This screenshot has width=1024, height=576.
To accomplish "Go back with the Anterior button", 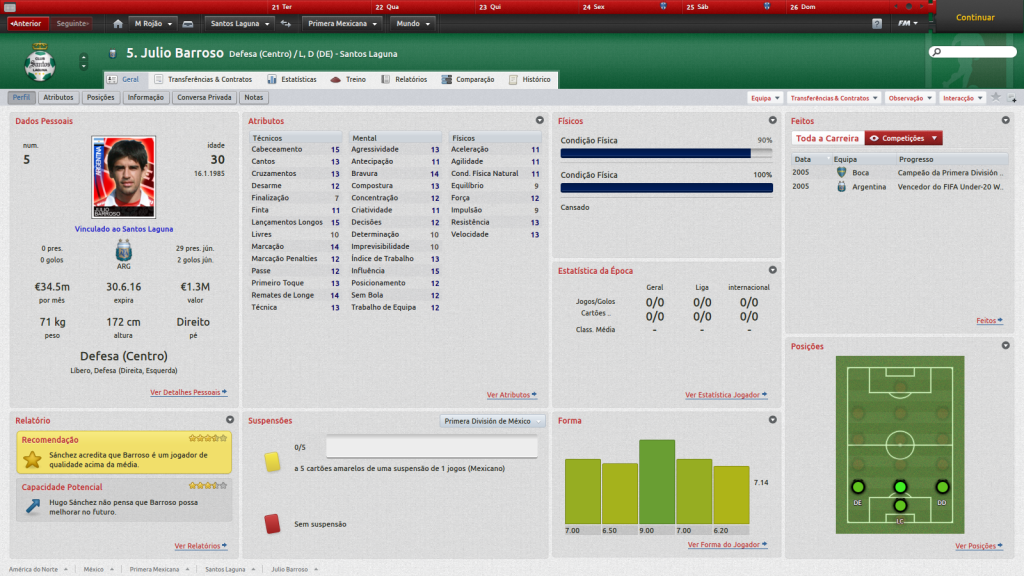I will [x=26, y=23].
